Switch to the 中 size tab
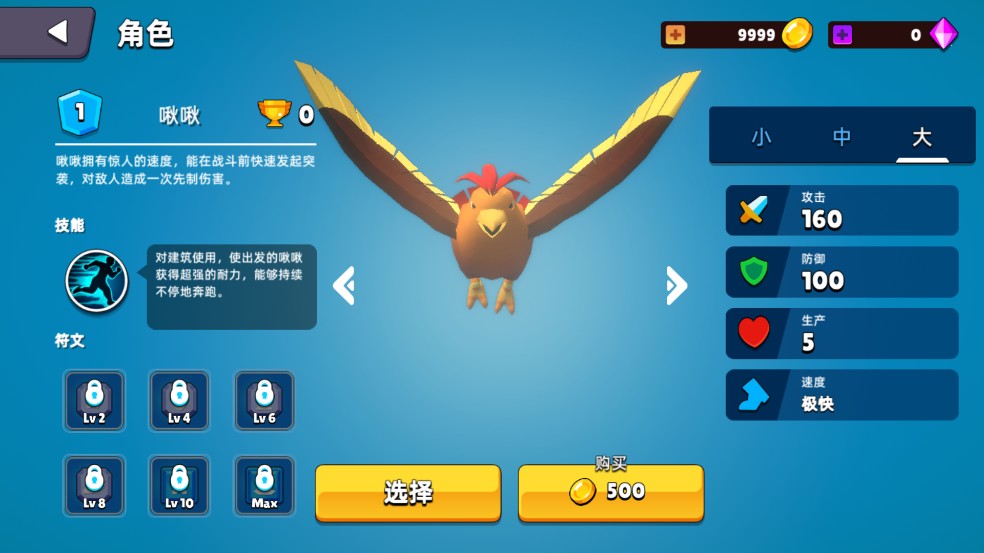Viewport: 984px width, 553px height. (842, 137)
